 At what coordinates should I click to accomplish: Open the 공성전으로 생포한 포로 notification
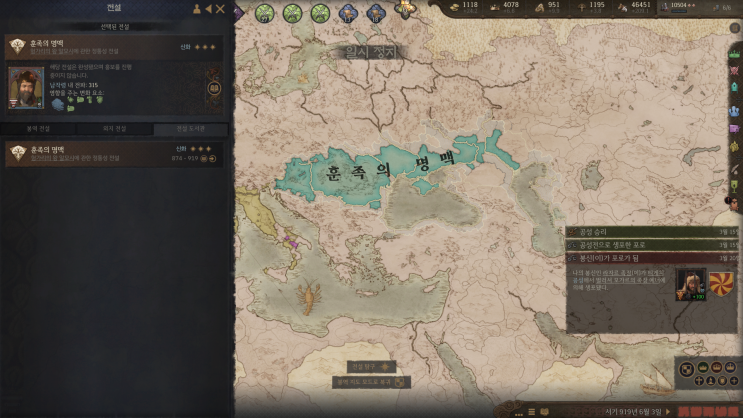pyautogui.click(x=650, y=244)
